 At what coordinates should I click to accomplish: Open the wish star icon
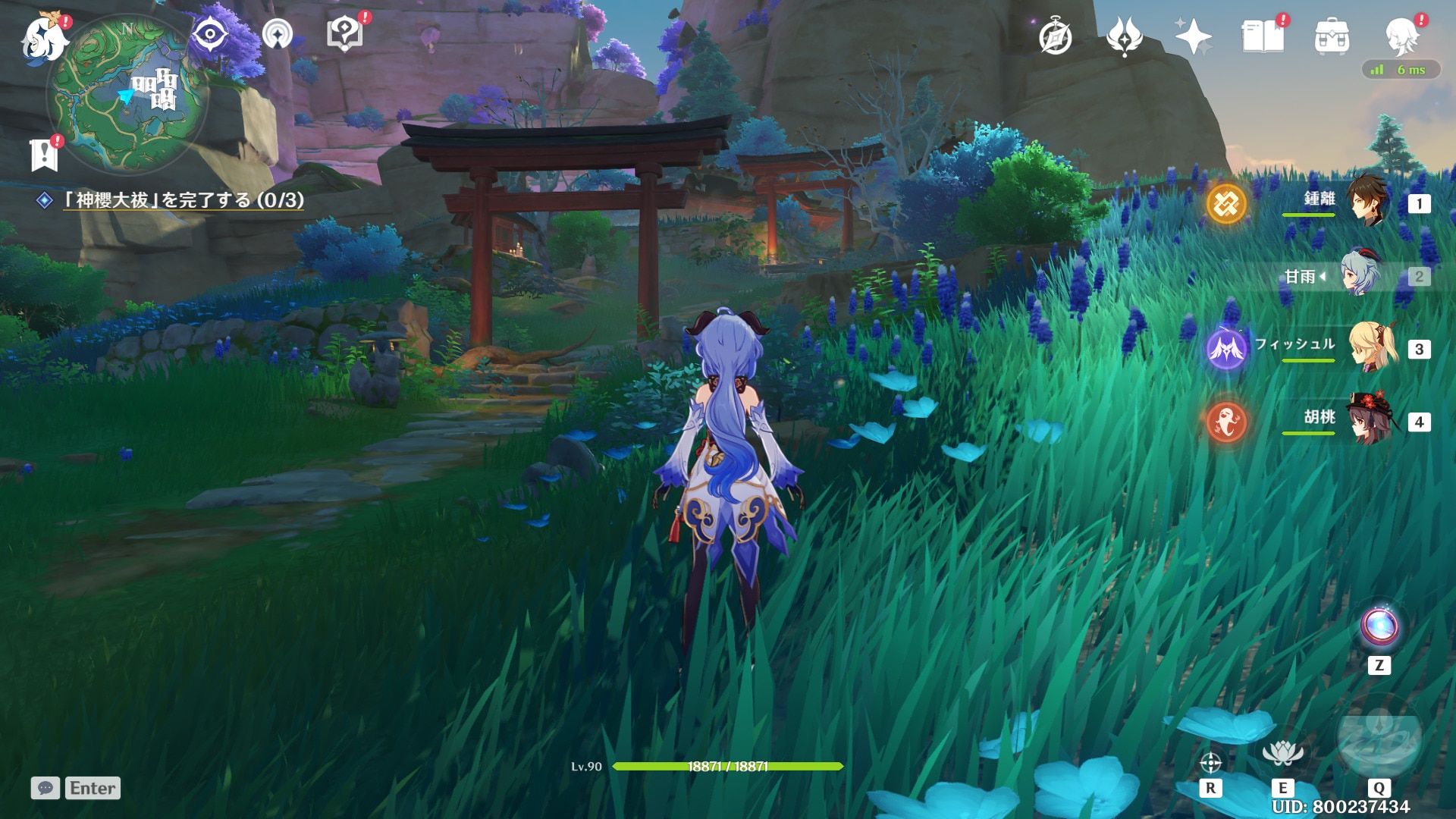(x=1193, y=36)
